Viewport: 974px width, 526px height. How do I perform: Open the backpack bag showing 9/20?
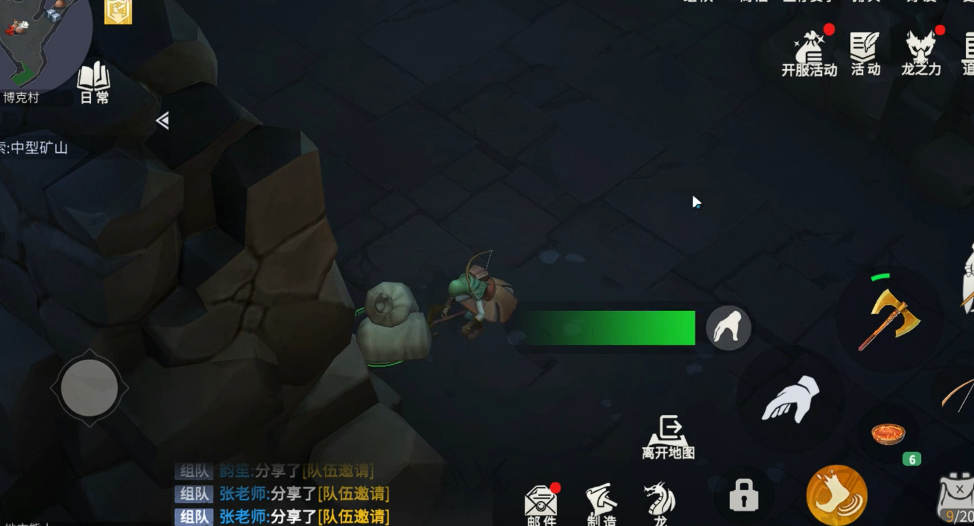click(x=957, y=497)
